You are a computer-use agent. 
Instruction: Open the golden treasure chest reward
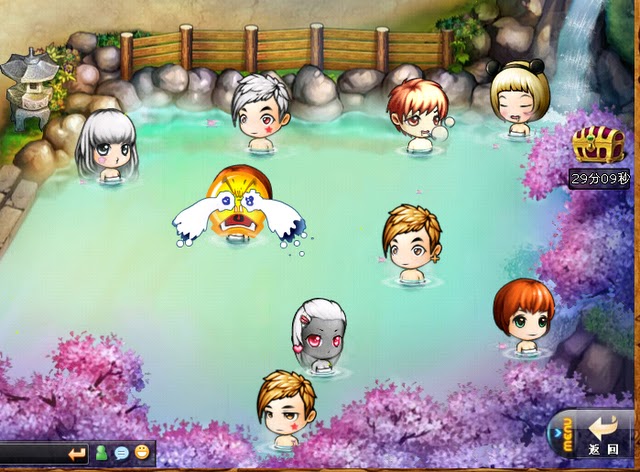(598, 146)
